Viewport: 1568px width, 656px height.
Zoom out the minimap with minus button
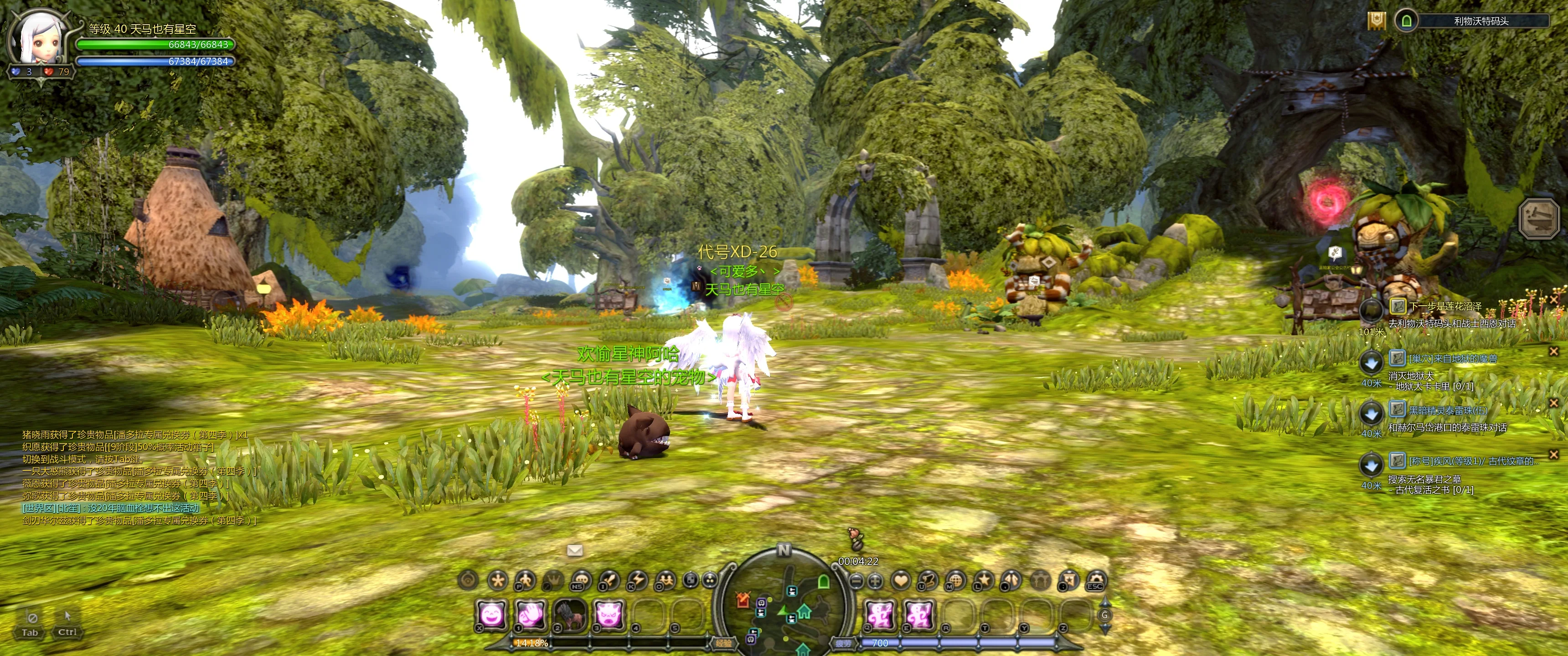tap(856, 581)
